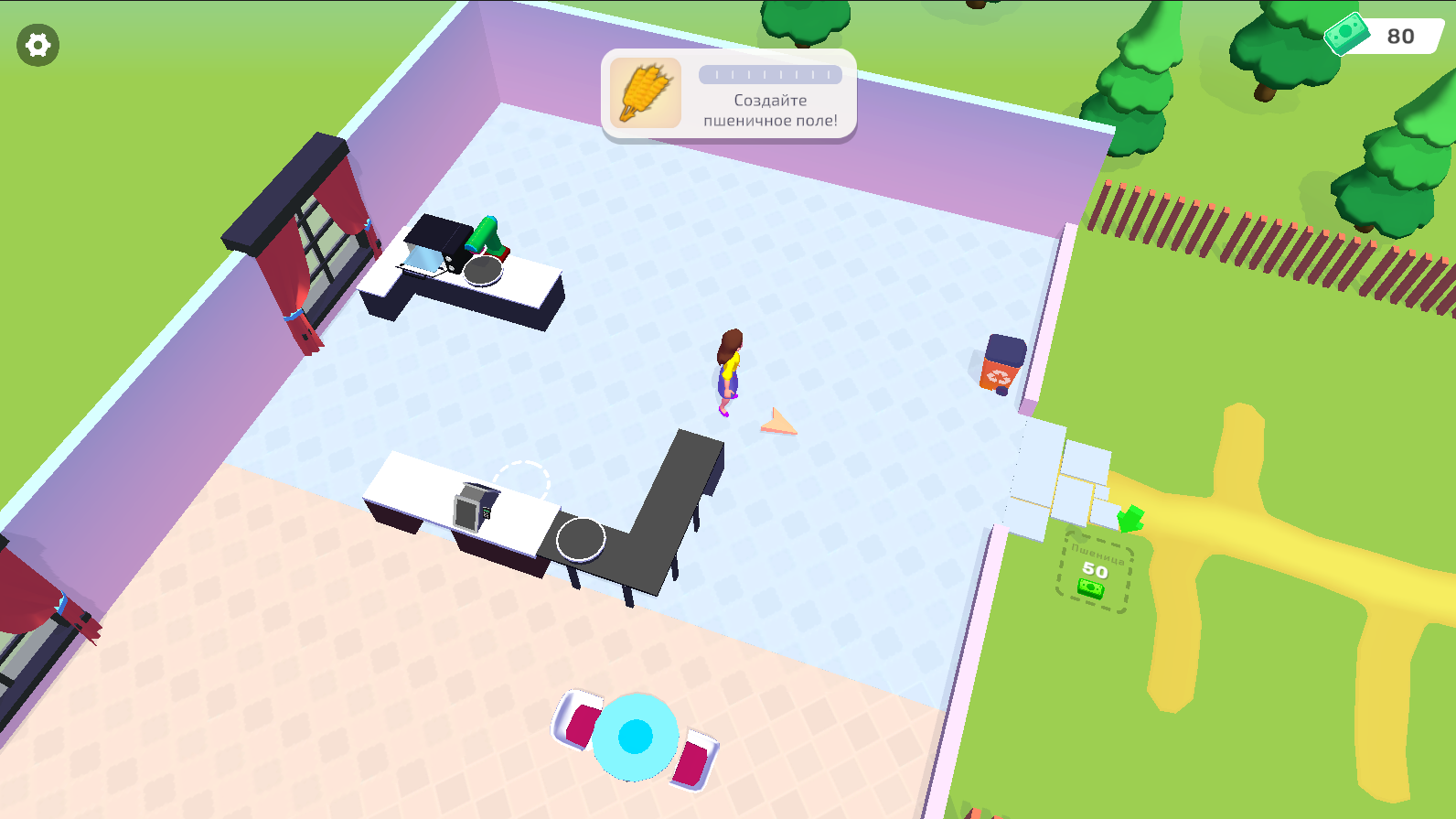Select the dashed circle placement slot on counter
The height and width of the screenshot is (819, 1456).
coord(522,480)
